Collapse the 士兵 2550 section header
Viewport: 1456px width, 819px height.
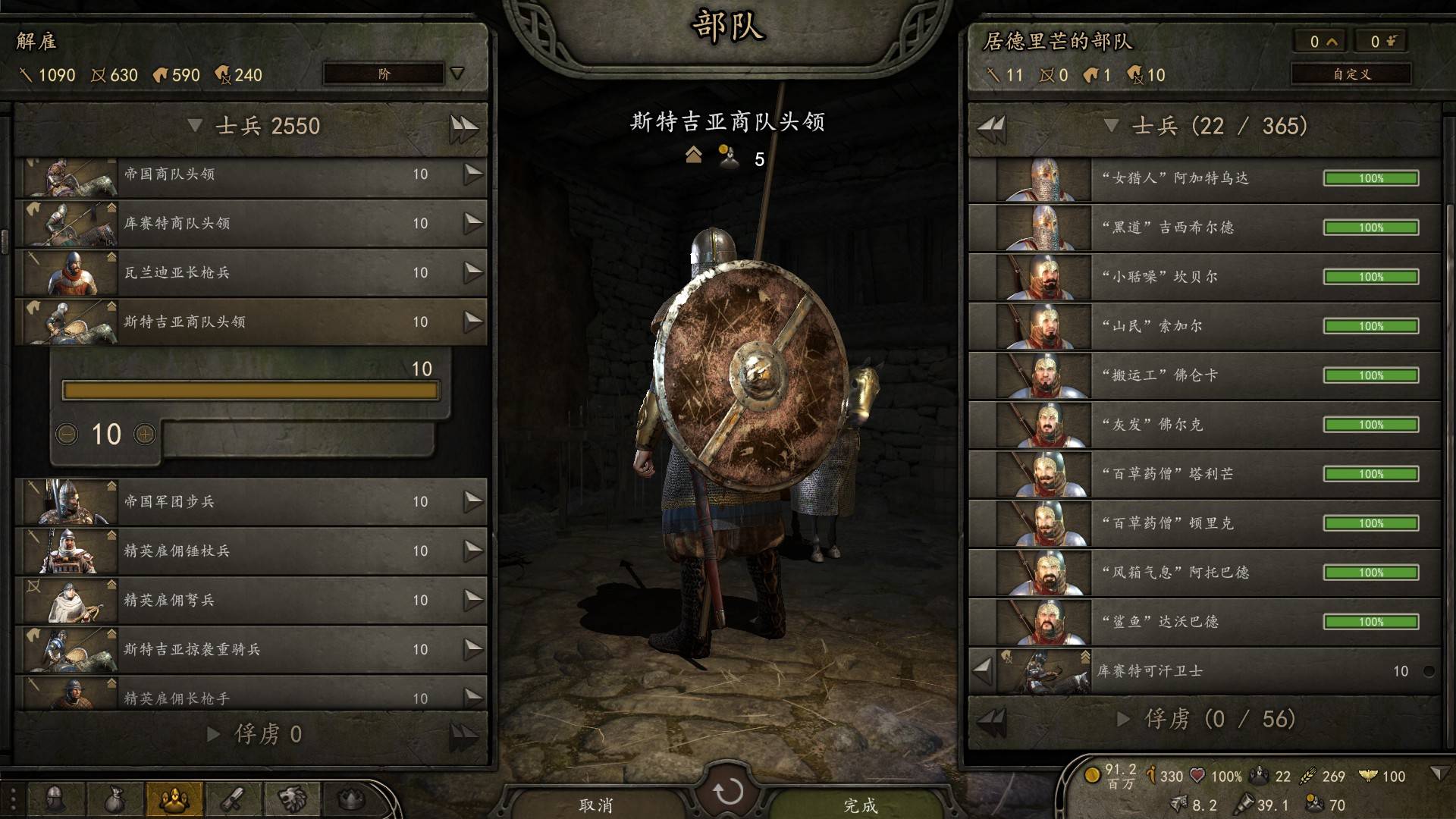(195, 125)
